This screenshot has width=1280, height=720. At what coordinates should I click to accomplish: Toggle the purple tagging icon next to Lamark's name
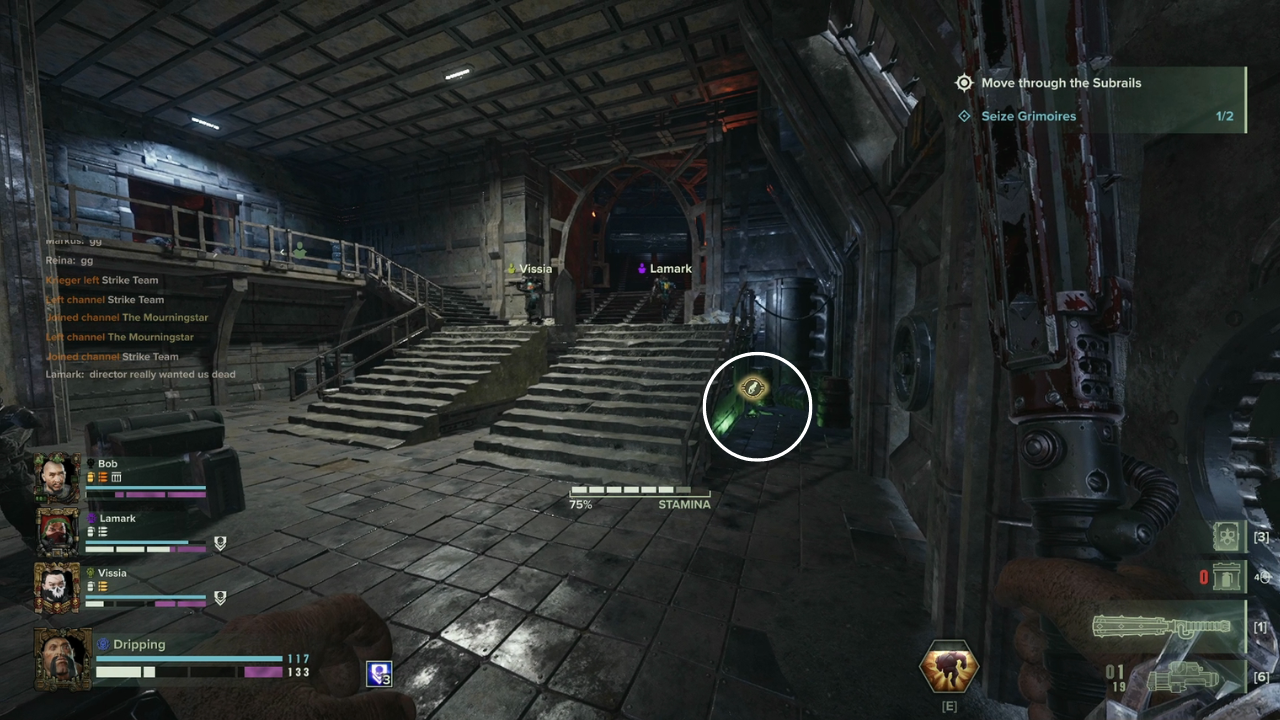(91, 518)
